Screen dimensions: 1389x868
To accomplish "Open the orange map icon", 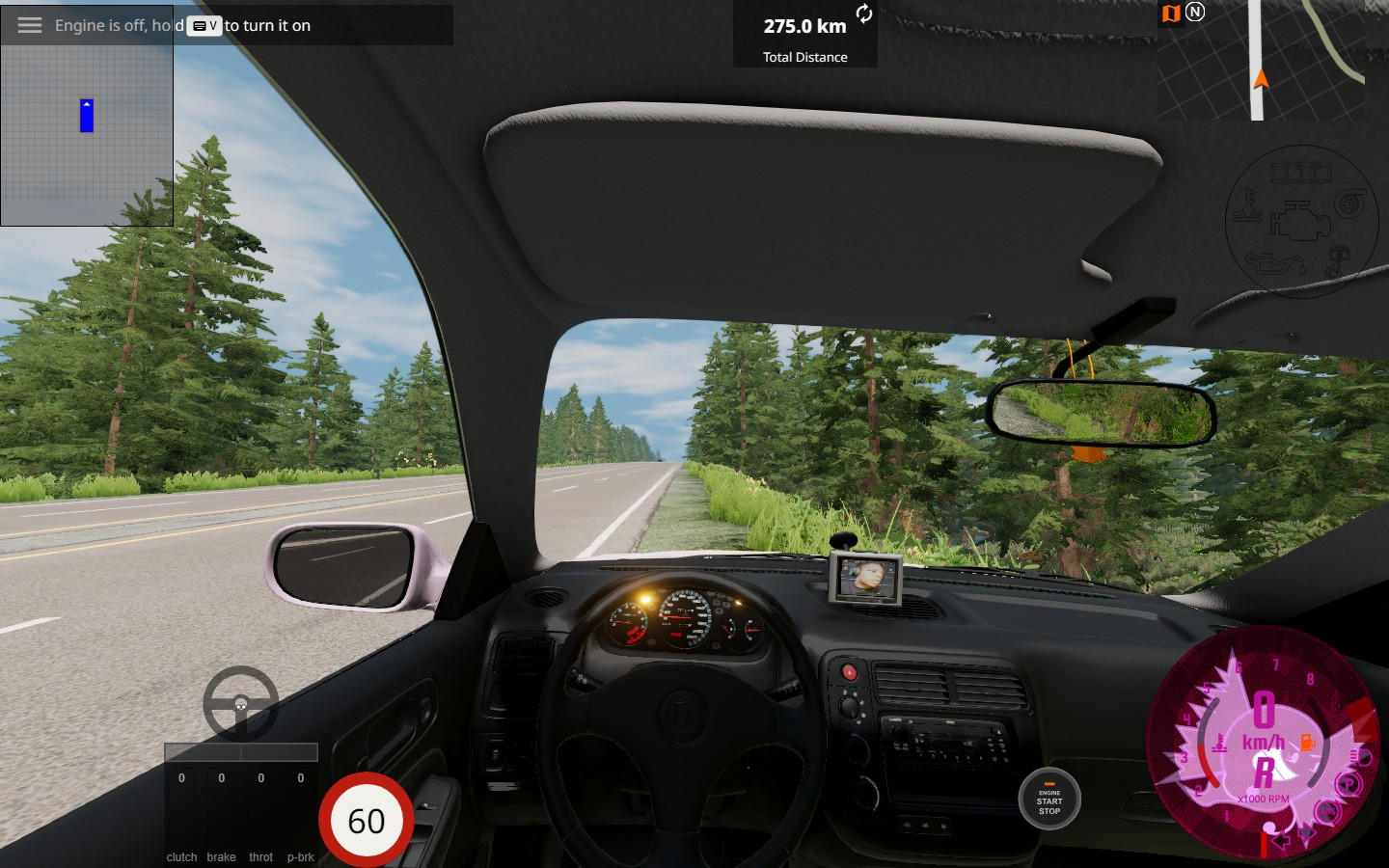I will [1171, 14].
